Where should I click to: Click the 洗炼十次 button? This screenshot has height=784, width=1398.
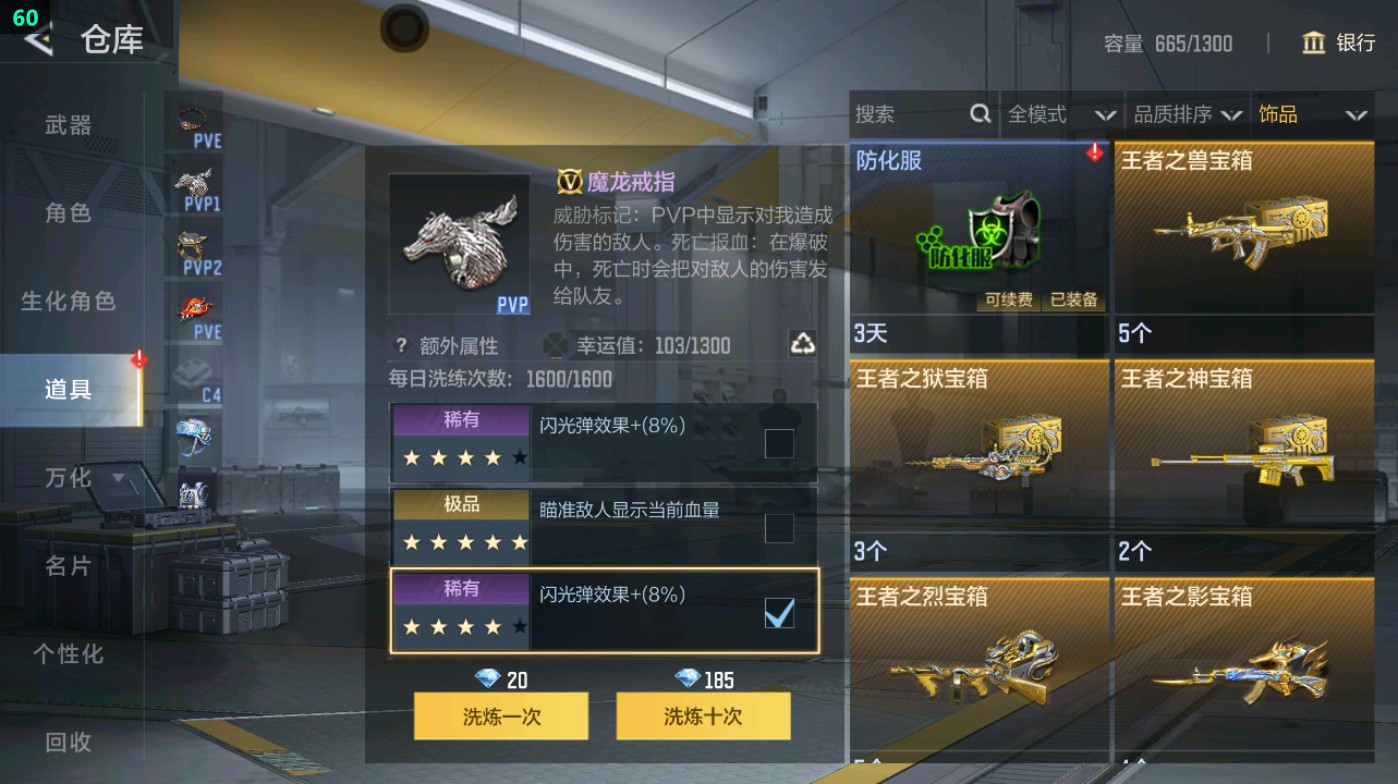pyautogui.click(x=702, y=717)
